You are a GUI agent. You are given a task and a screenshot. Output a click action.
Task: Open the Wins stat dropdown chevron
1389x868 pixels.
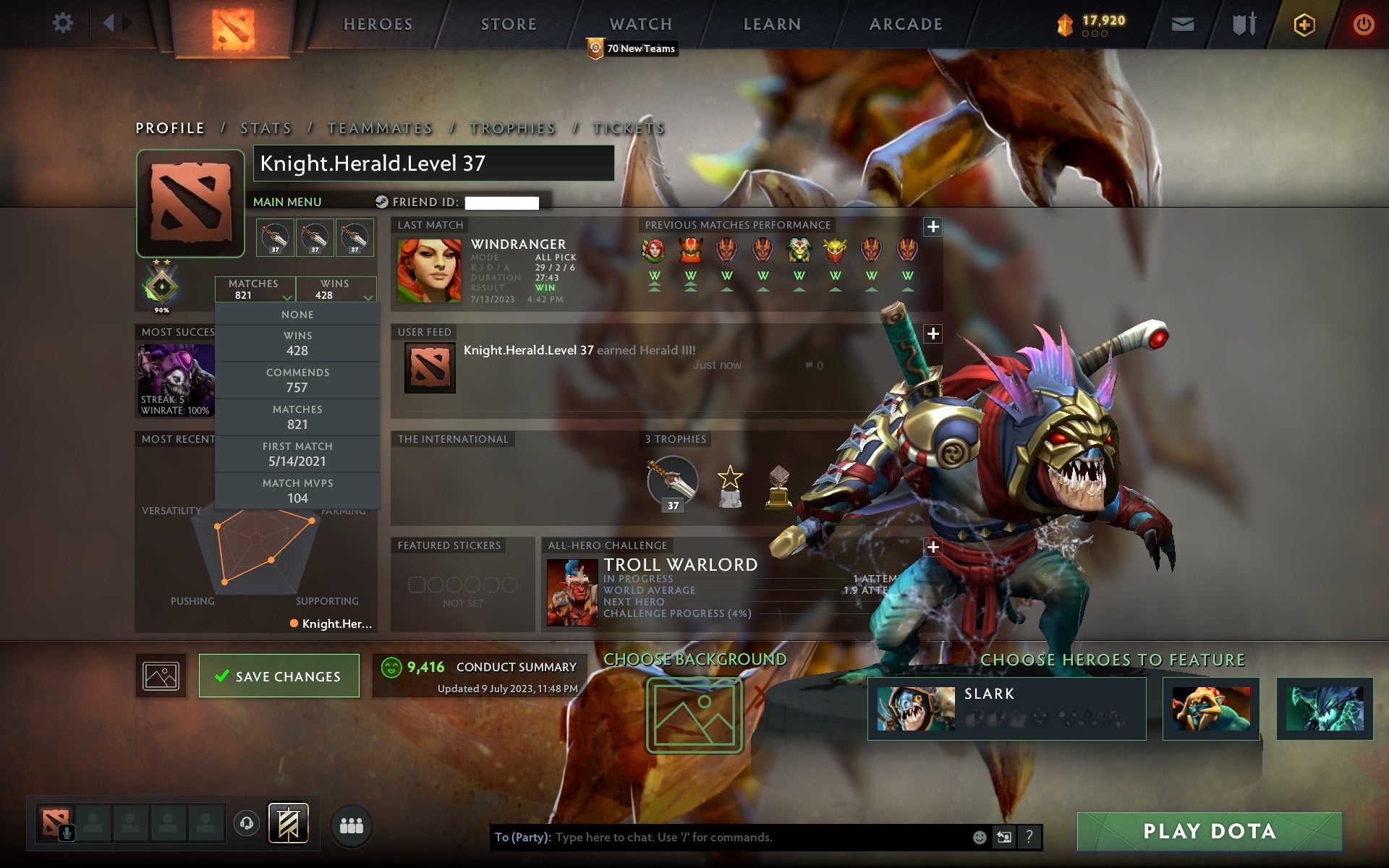coord(368,297)
